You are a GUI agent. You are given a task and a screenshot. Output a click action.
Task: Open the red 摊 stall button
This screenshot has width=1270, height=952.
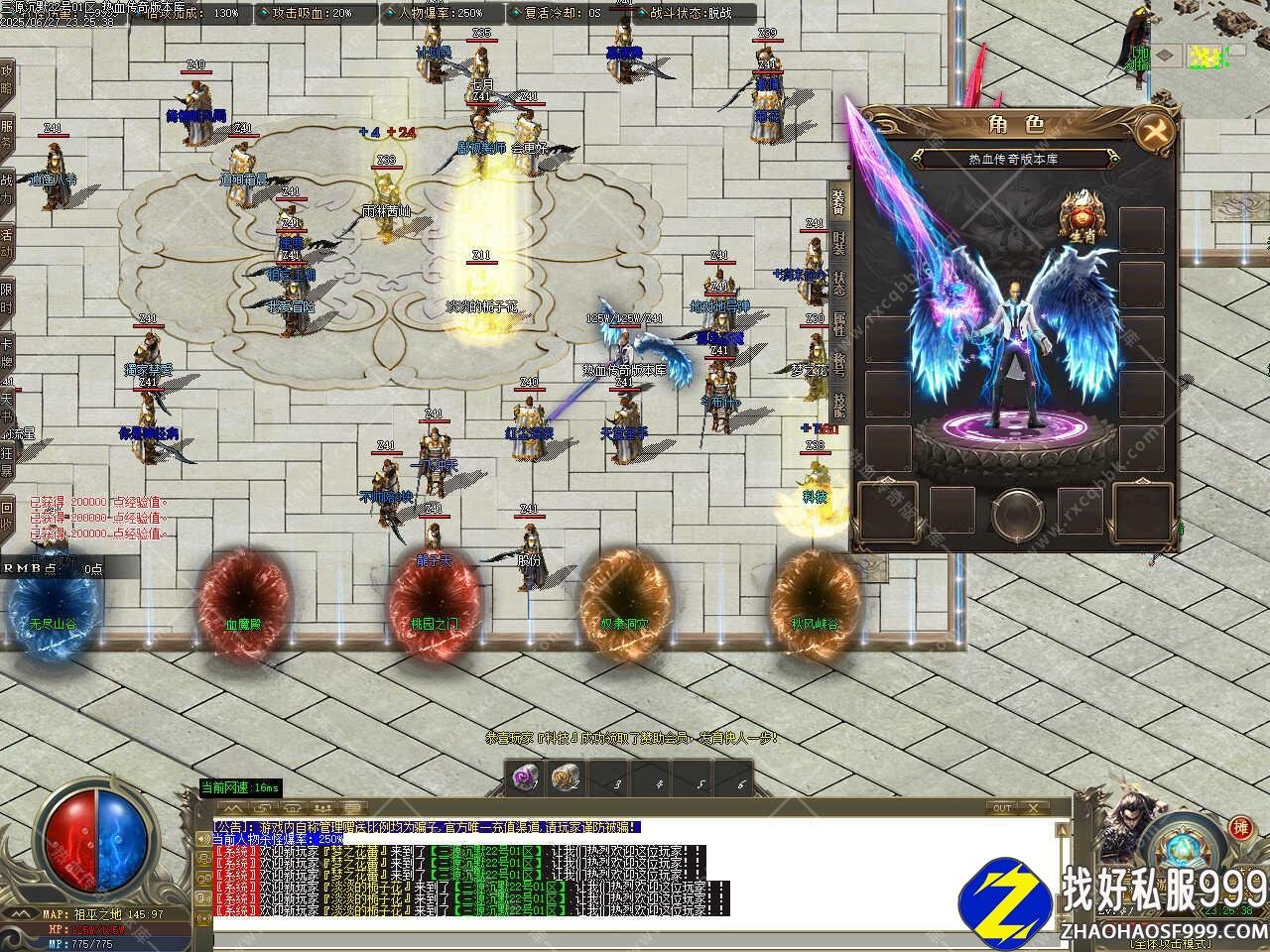click(1240, 828)
